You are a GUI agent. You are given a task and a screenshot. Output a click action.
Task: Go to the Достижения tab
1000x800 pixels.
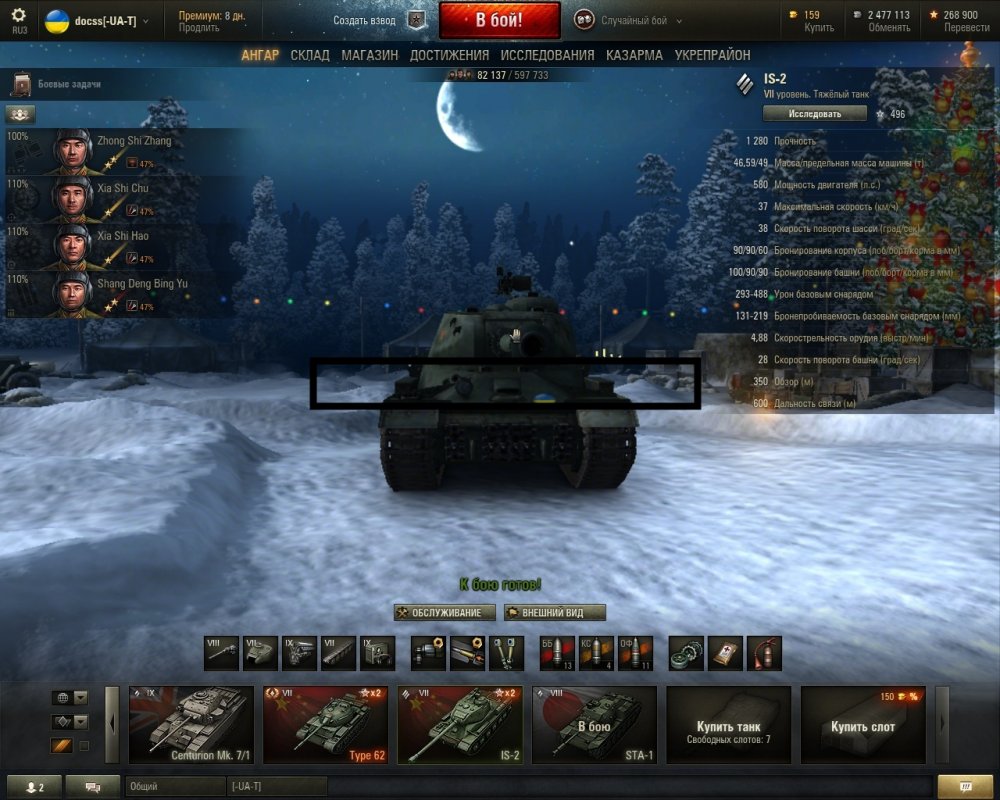click(x=449, y=55)
